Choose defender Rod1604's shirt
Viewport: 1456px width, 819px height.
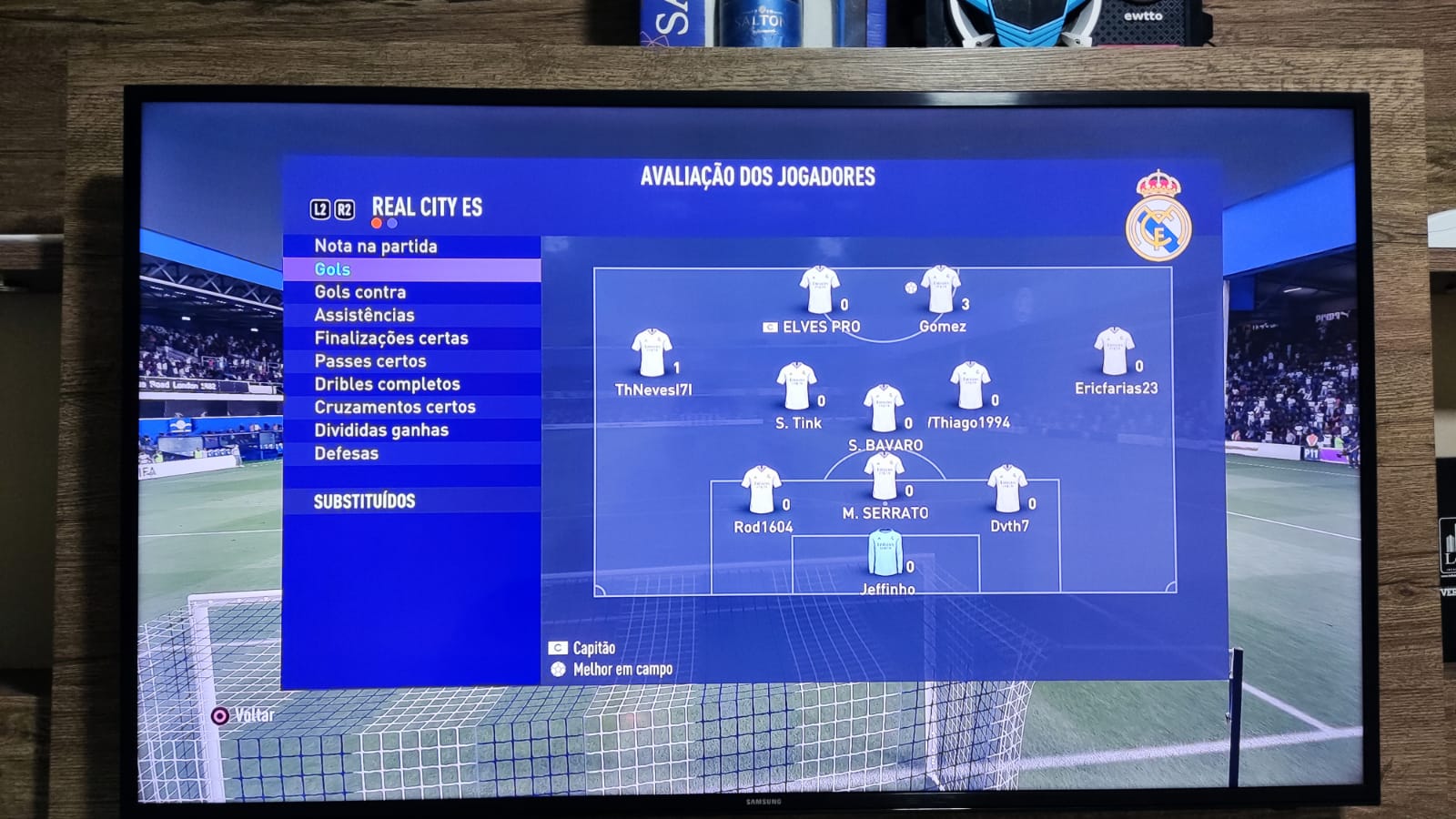[761, 490]
